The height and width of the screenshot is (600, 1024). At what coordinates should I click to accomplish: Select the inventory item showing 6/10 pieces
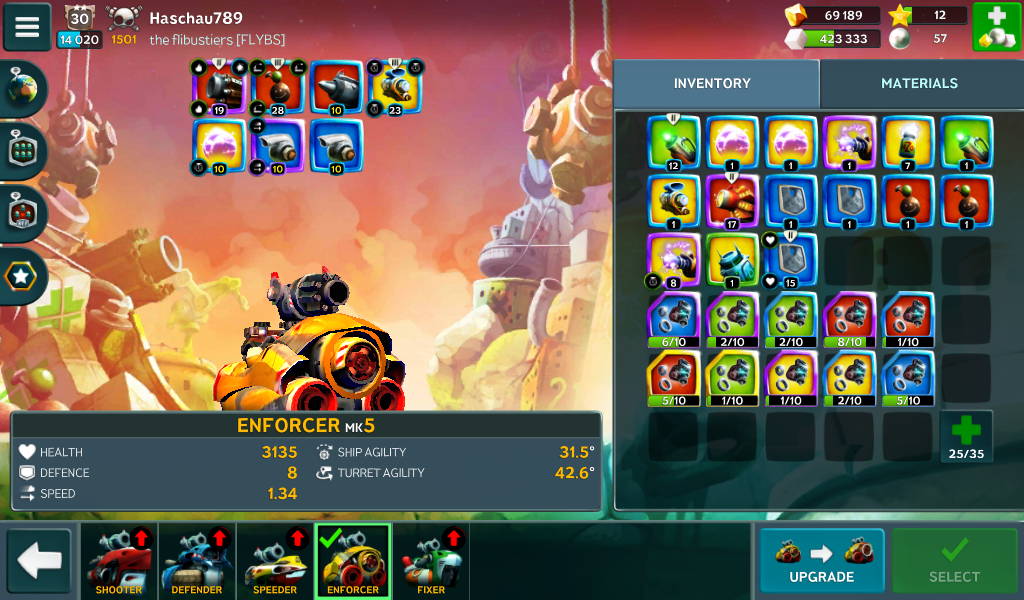tap(673, 319)
